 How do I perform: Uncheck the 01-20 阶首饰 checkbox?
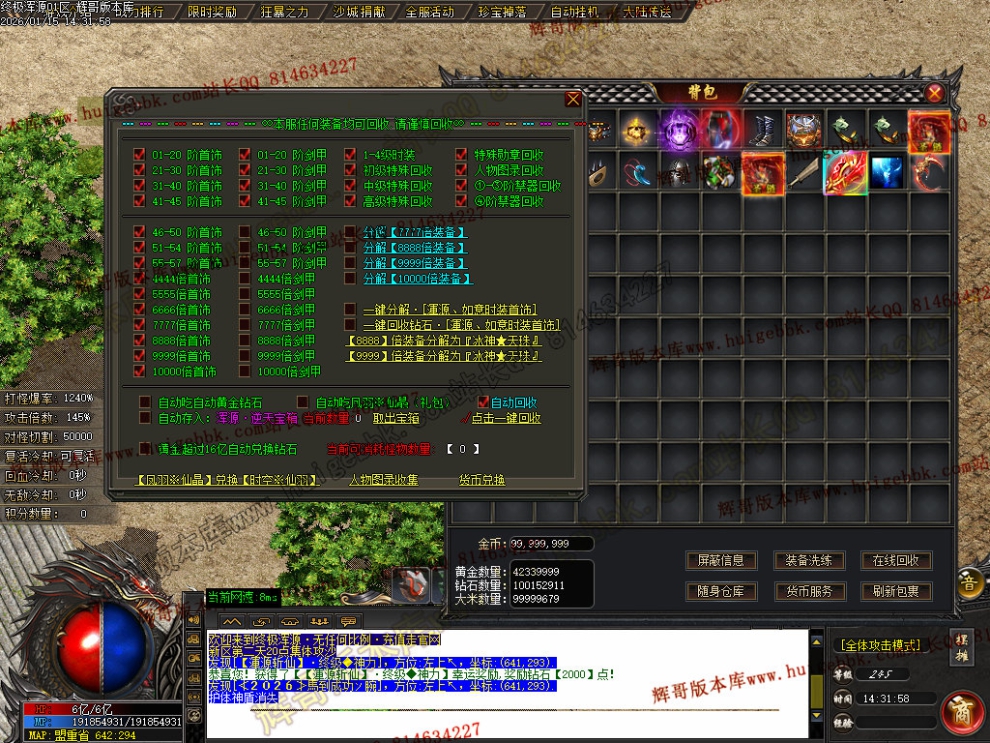[140, 155]
